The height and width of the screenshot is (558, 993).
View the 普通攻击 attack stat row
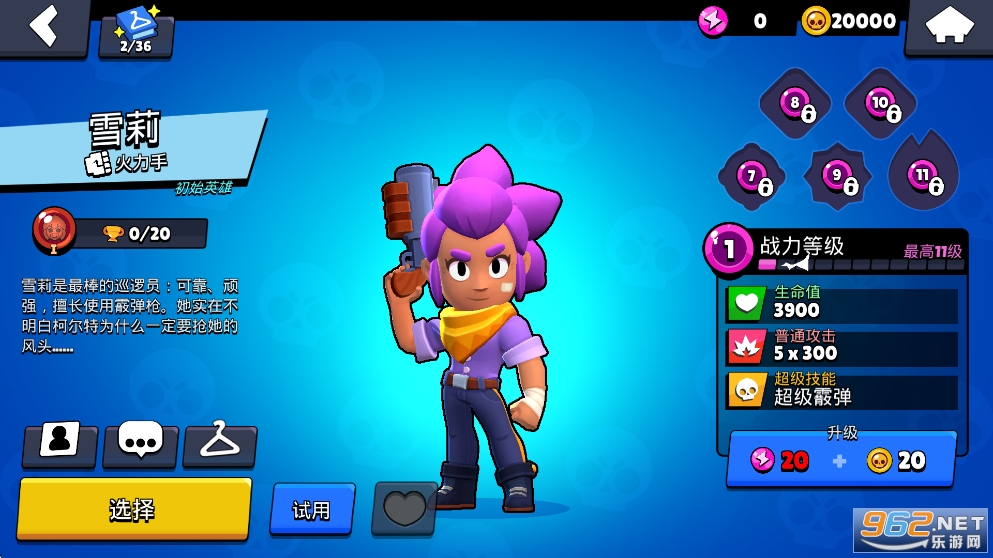tap(842, 346)
